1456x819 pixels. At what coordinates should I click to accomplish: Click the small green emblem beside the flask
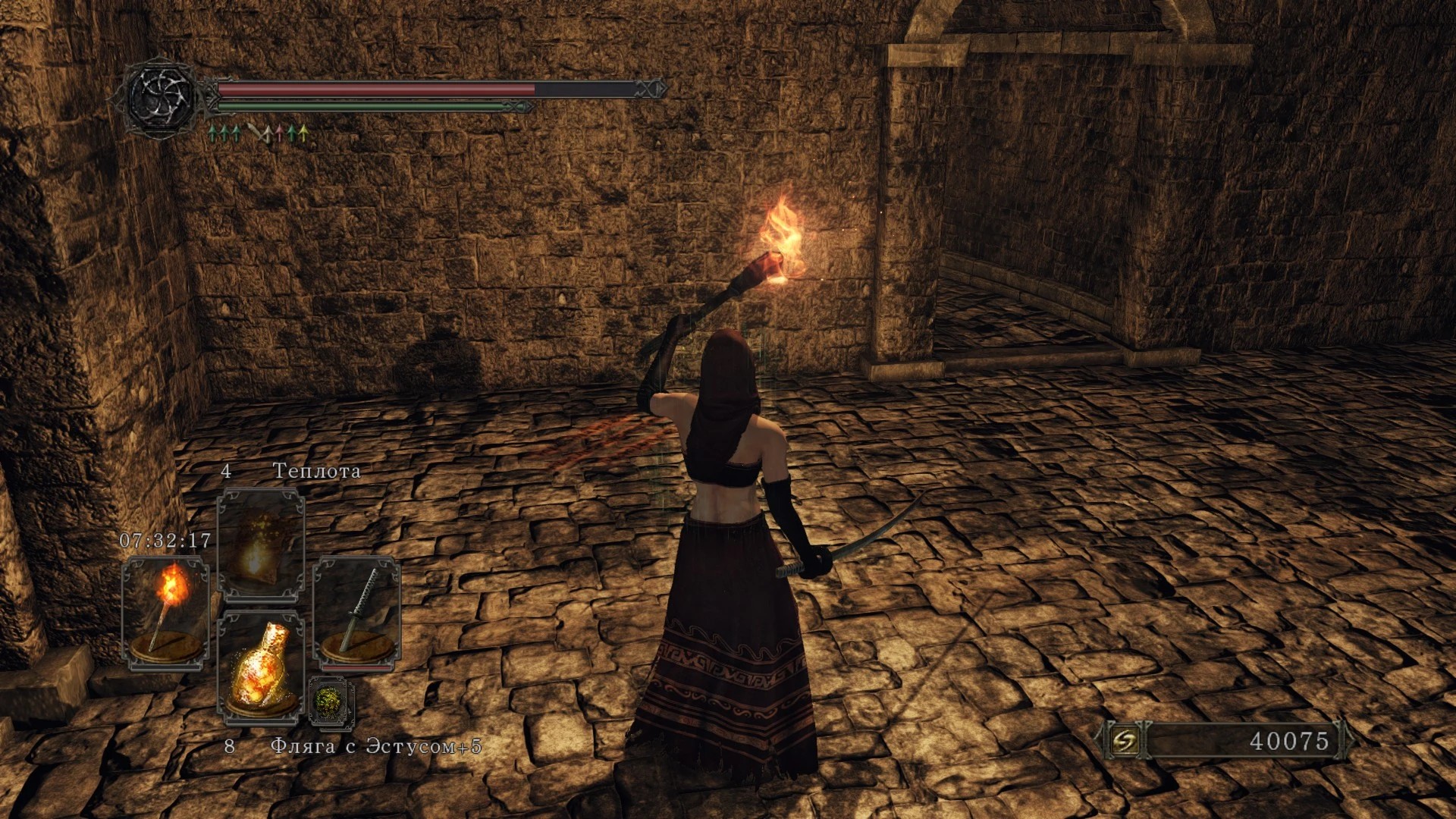331,701
